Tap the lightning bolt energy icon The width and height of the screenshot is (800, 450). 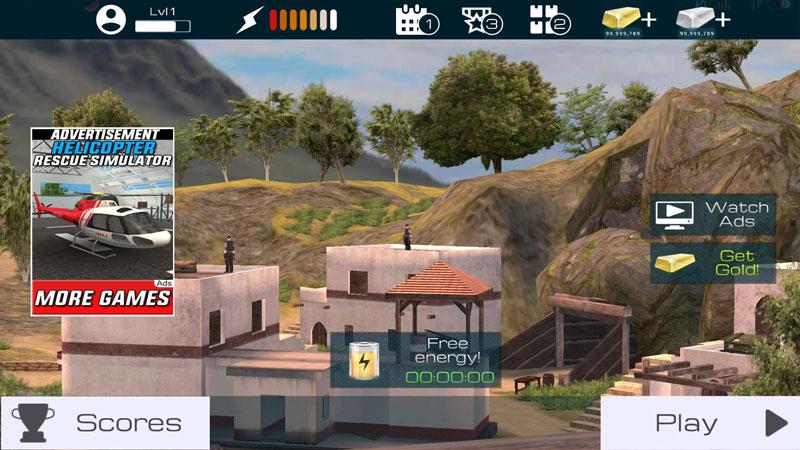tap(251, 20)
